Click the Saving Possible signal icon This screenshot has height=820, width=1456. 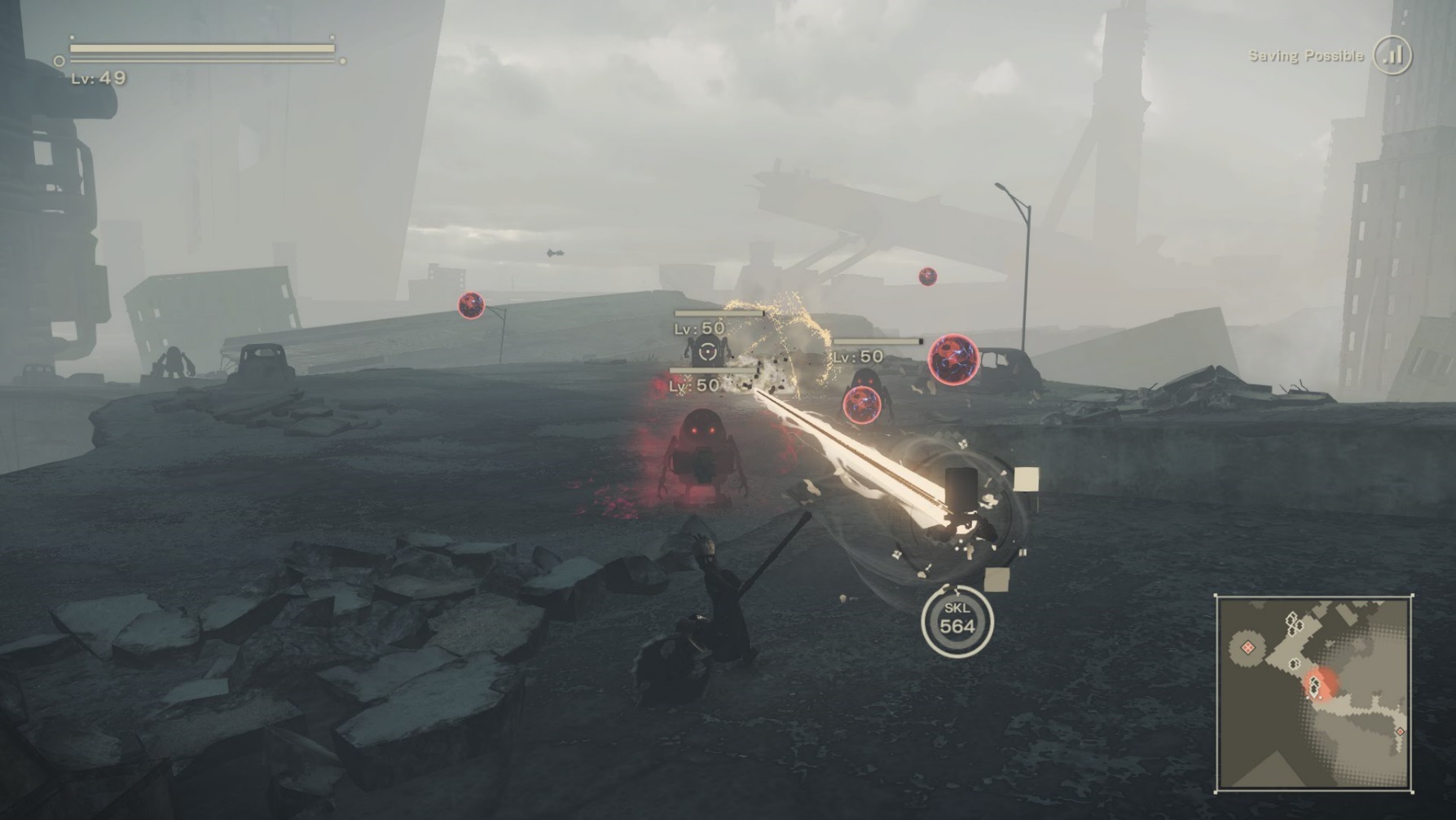click(x=1392, y=55)
